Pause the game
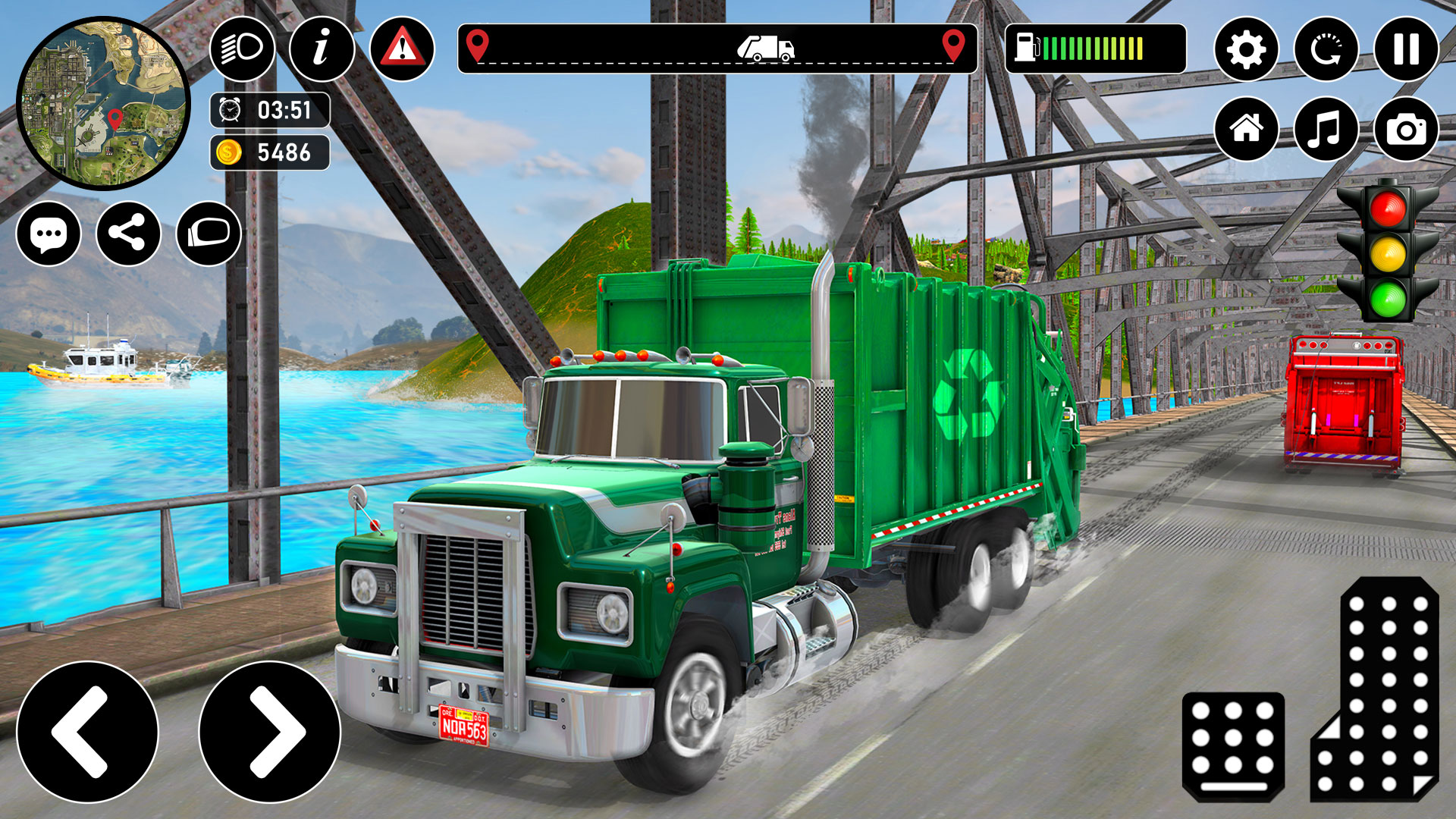The height and width of the screenshot is (819, 1456). click(x=1405, y=50)
